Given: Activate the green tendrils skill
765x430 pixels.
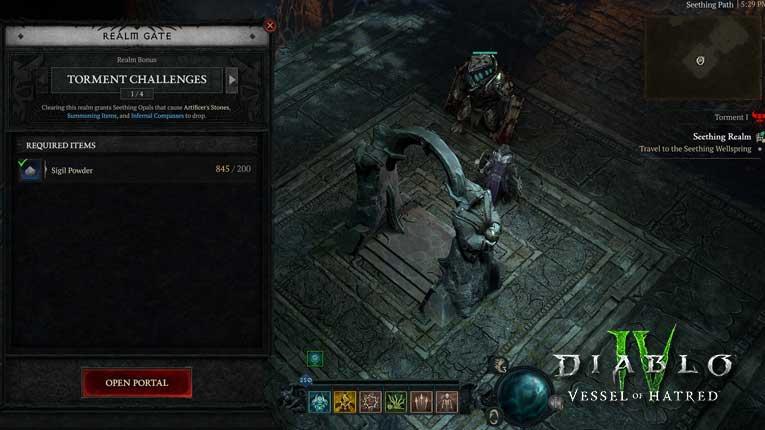Looking at the screenshot, I should (x=396, y=402).
